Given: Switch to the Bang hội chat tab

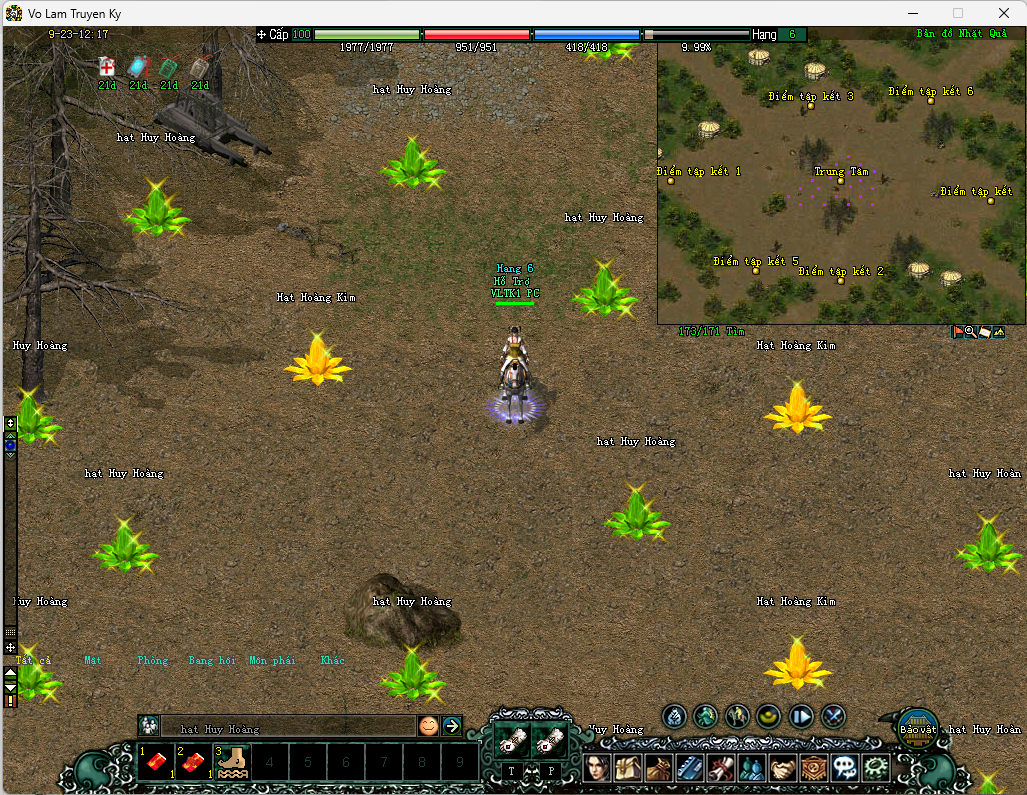Looking at the screenshot, I should click(213, 661).
